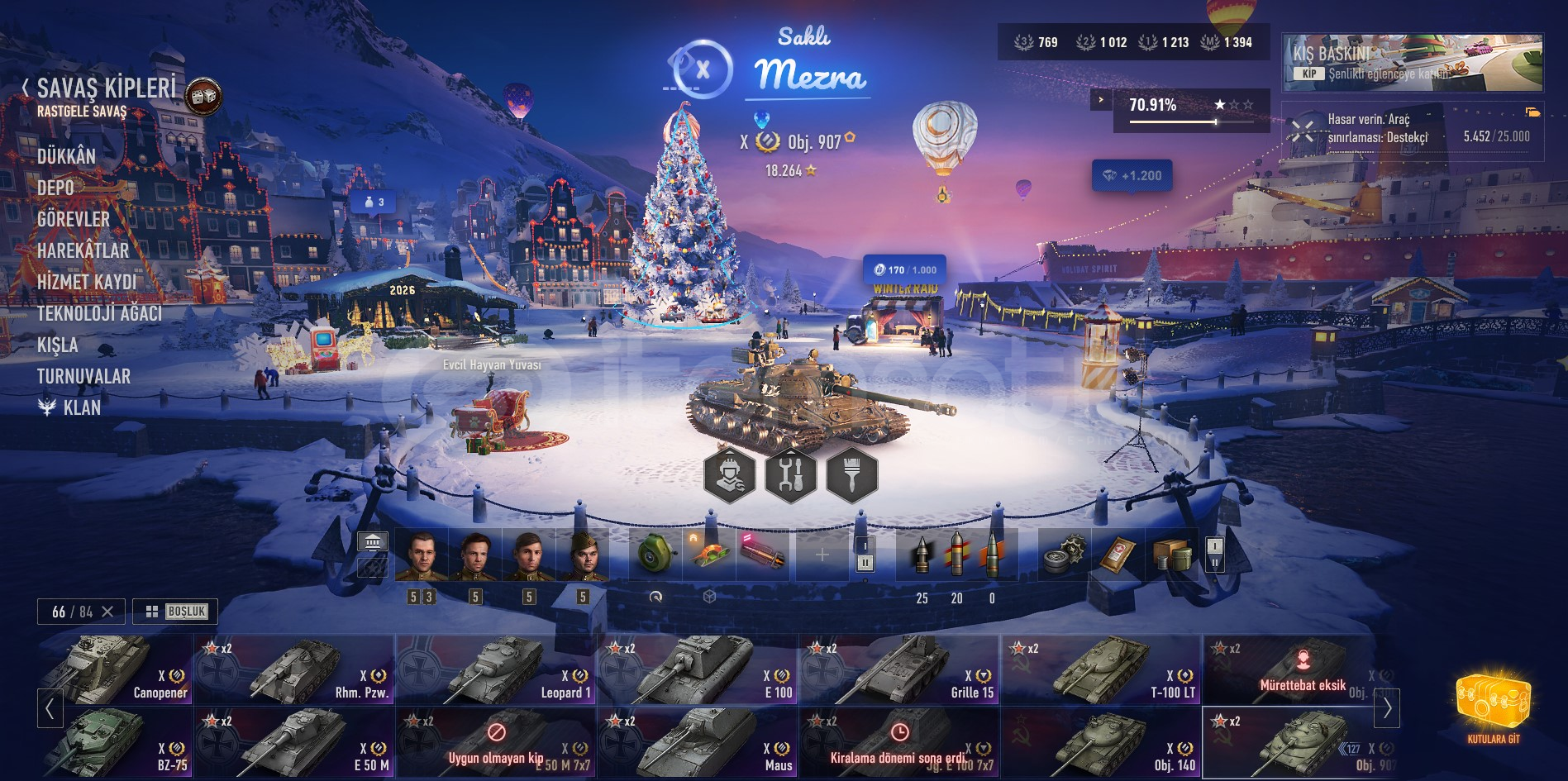The height and width of the screenshot is (781, 1568).
Task: Open Savaş Kipleri battle mode selector
Action: pyautogui.click(x=106, y=88)
